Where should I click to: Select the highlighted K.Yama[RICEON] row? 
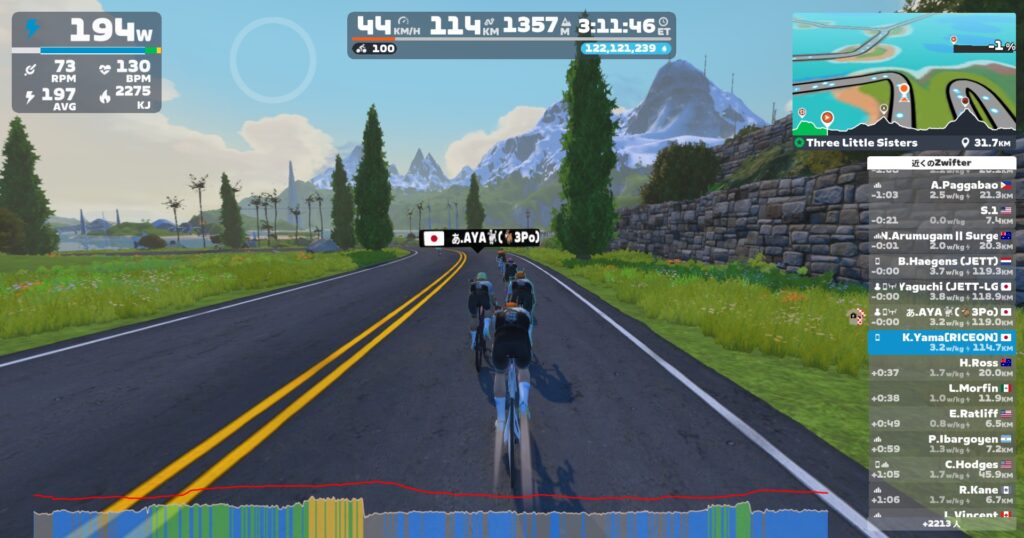pos(940,343)
